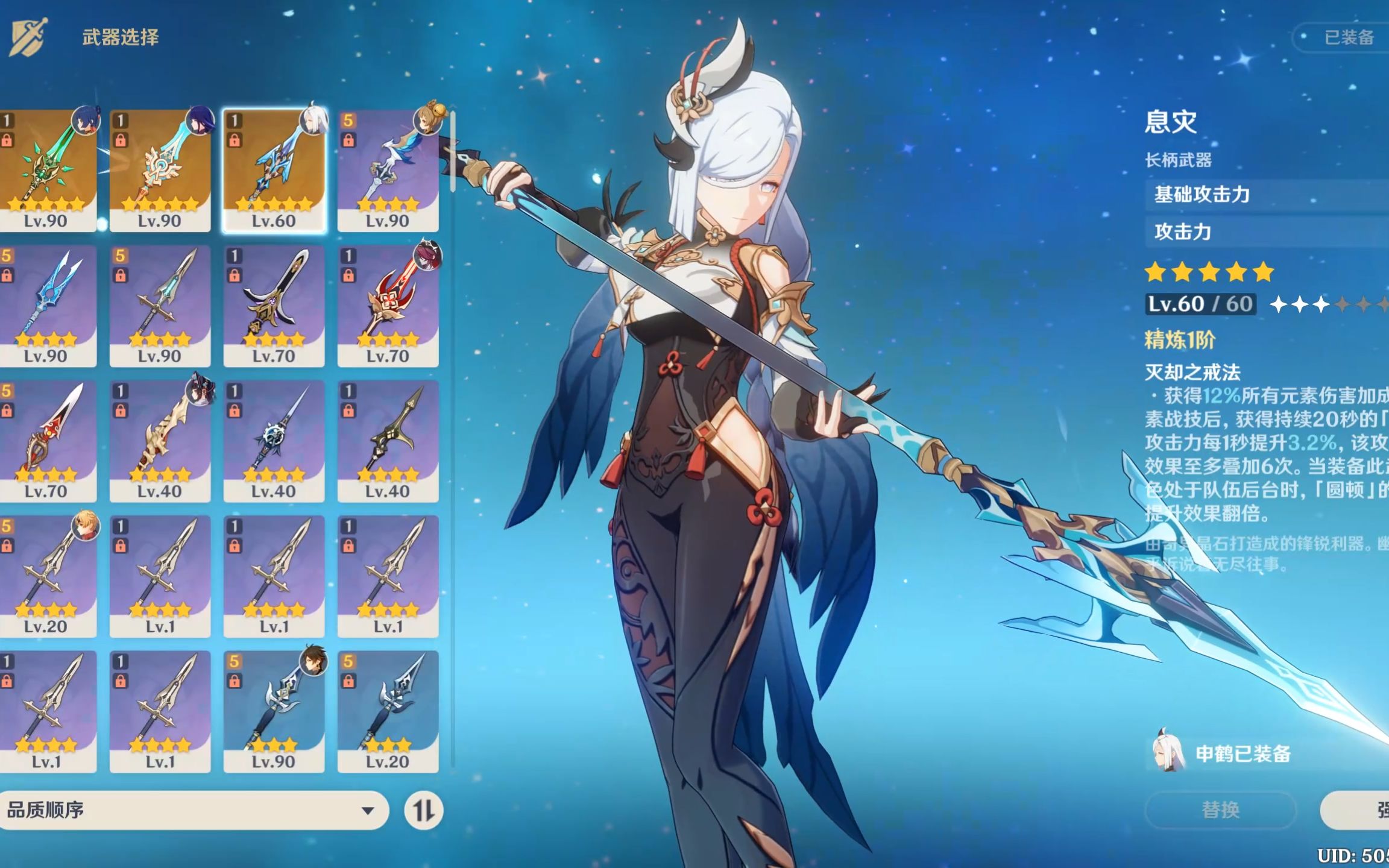Pick the four-star fish-shaped spear at Lv.90
This screenshot has height=868, width=1389.
(388, 170)
